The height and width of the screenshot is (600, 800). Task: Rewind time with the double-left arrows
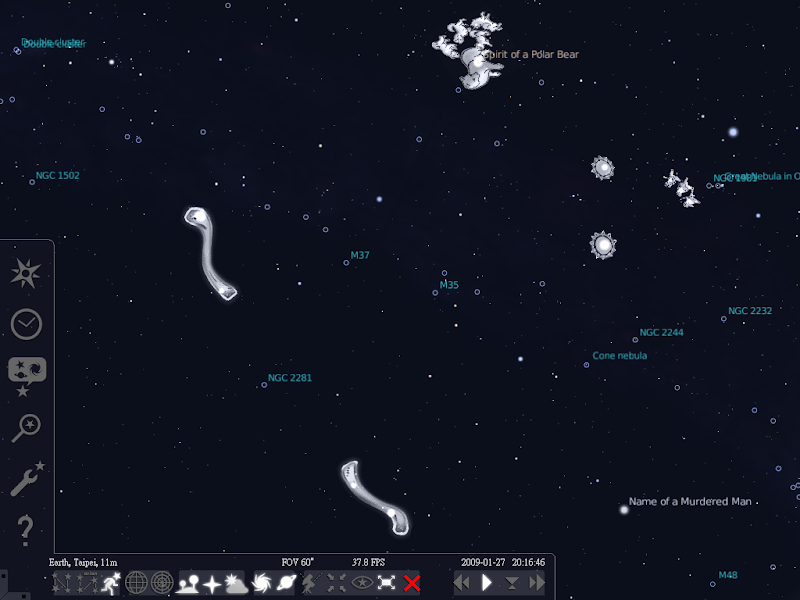[463, 583]
